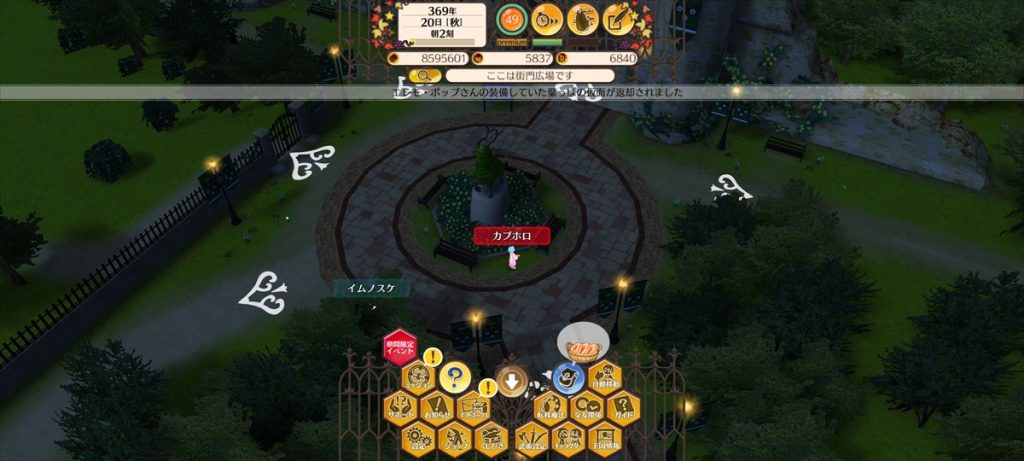Open the ガイド guide hexagon
This screenshot has width=1024, height=461.
[x=622, y=407]
